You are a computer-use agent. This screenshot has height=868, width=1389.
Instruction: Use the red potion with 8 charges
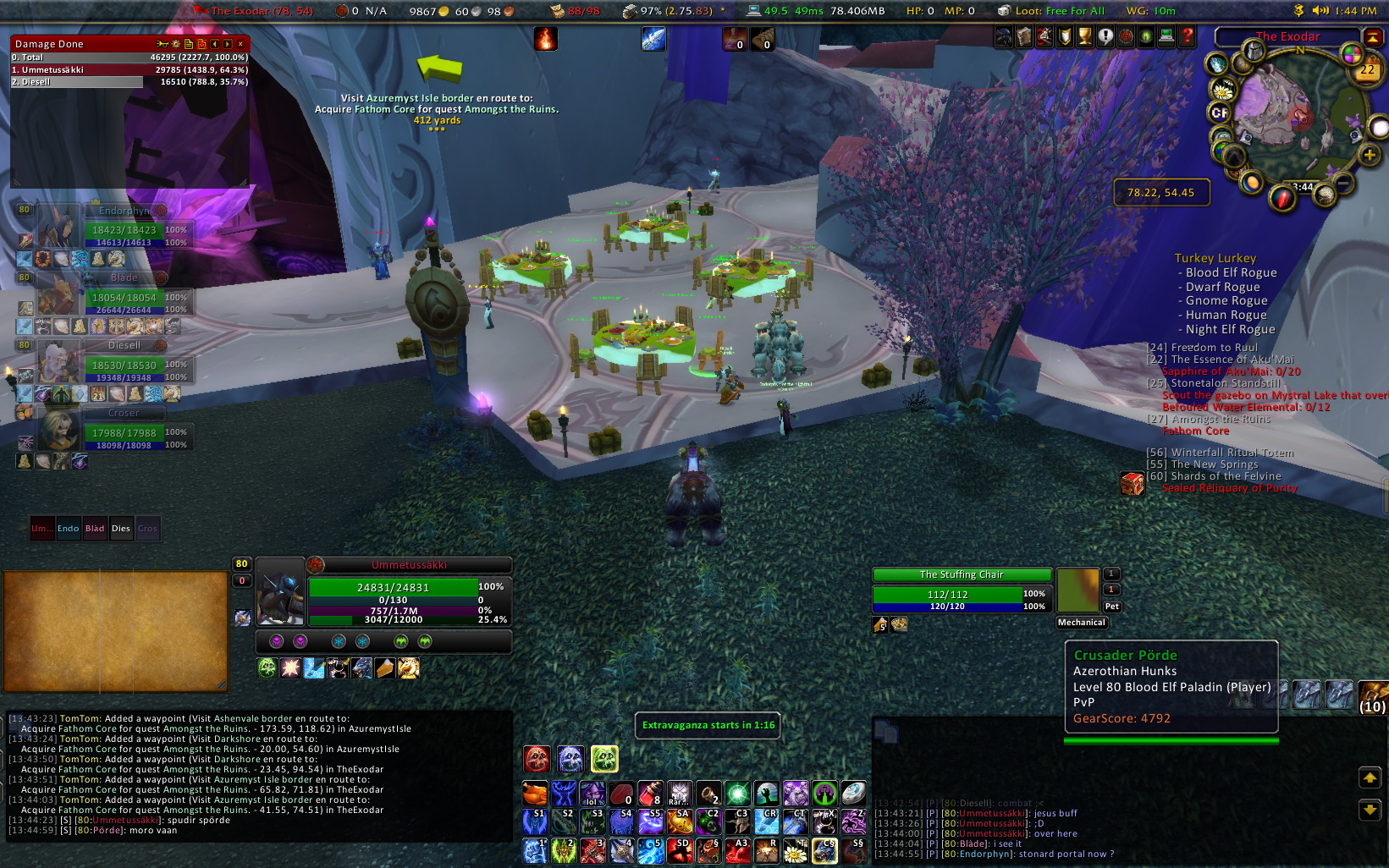tap(650, 794)
